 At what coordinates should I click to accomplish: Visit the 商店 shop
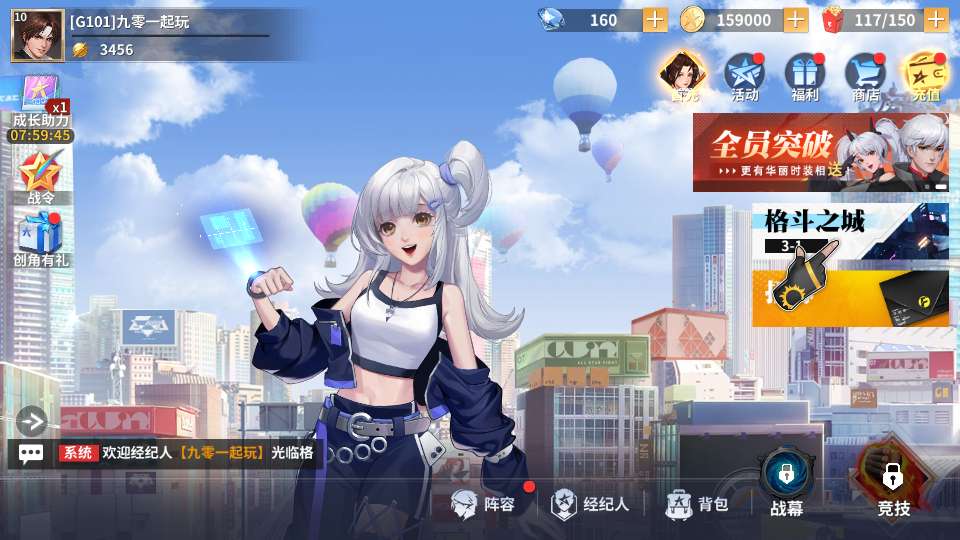coord(865,76)
